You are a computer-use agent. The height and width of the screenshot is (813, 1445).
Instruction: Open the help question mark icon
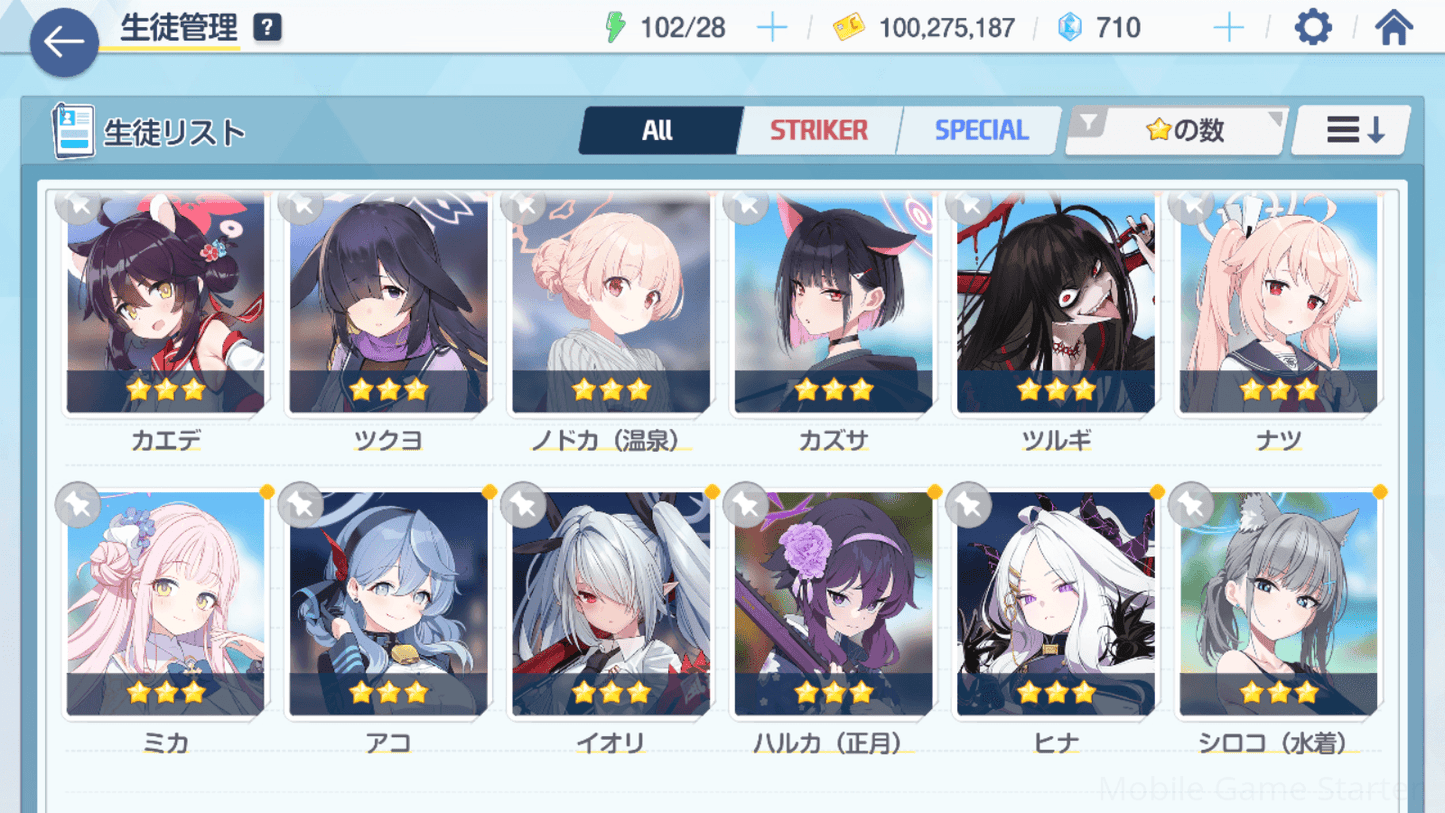(267, 27)
